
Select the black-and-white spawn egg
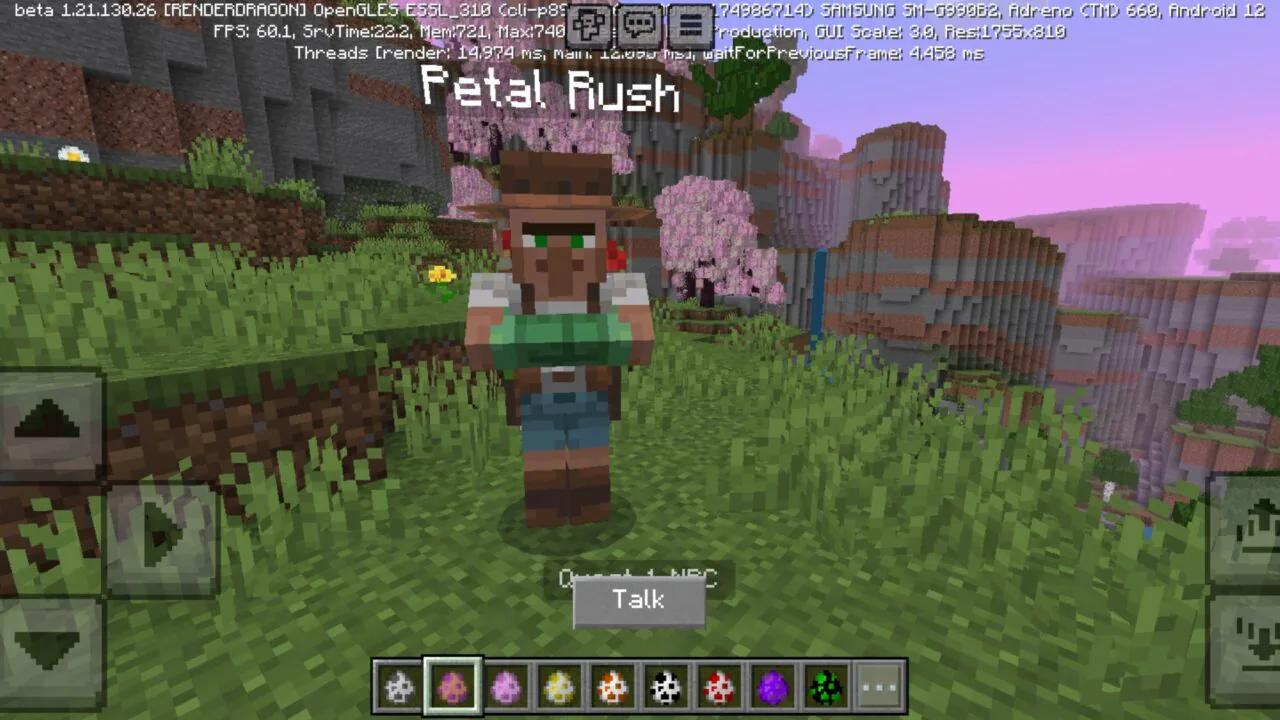(x=665, y=685)
